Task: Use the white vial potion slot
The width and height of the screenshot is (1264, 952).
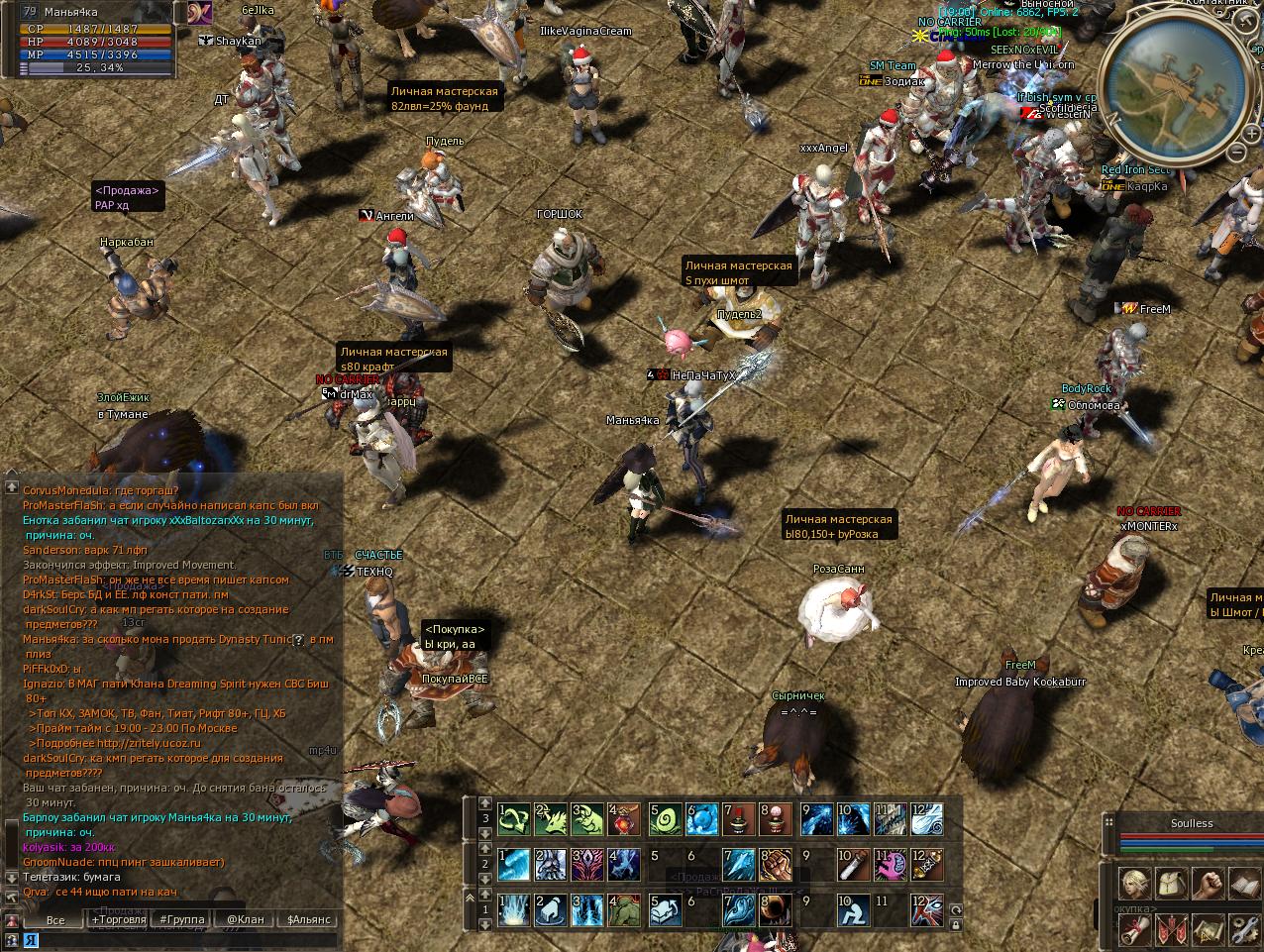Action: coord(852,865)
